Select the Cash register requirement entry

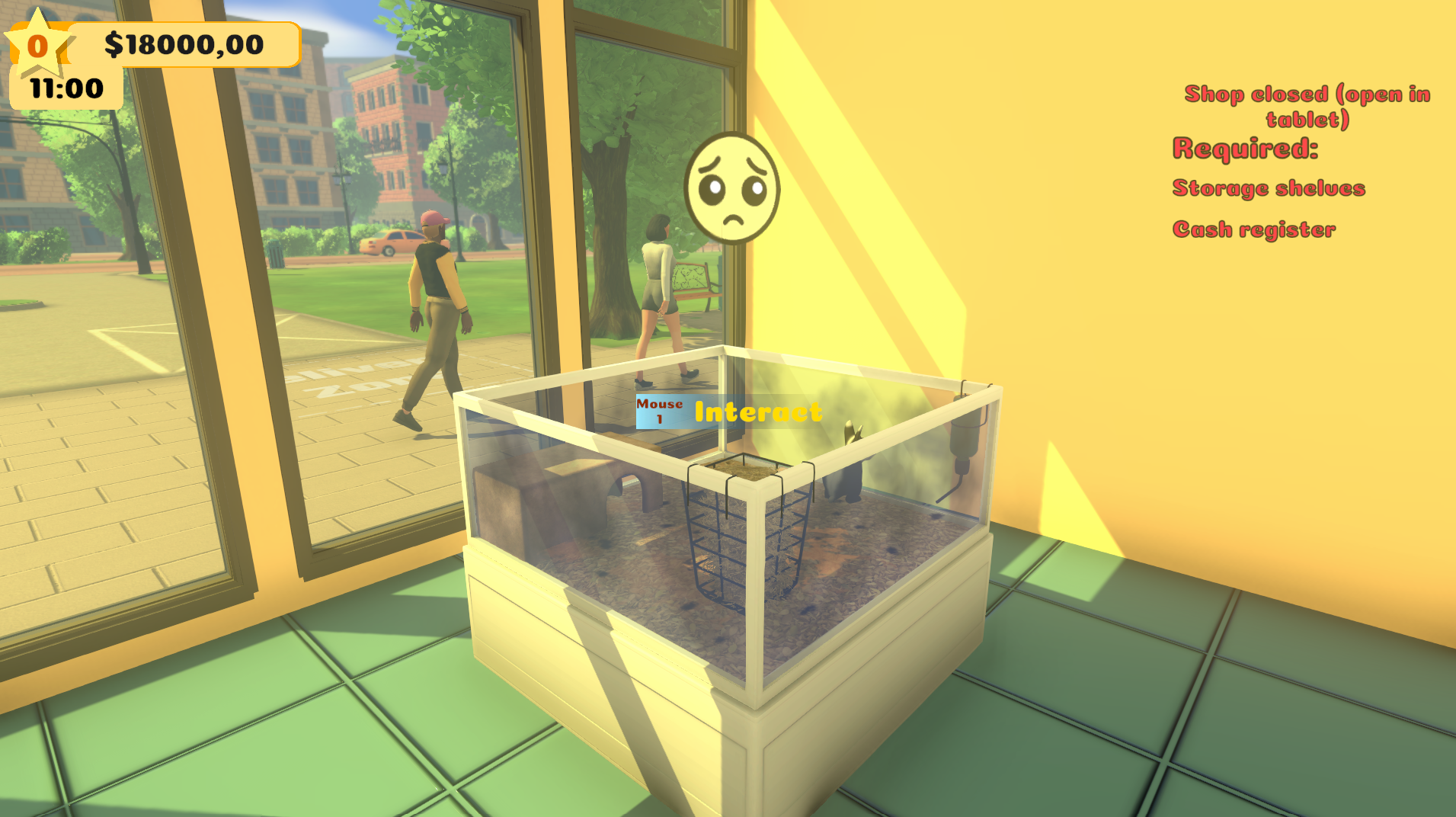click(1254, 229)
